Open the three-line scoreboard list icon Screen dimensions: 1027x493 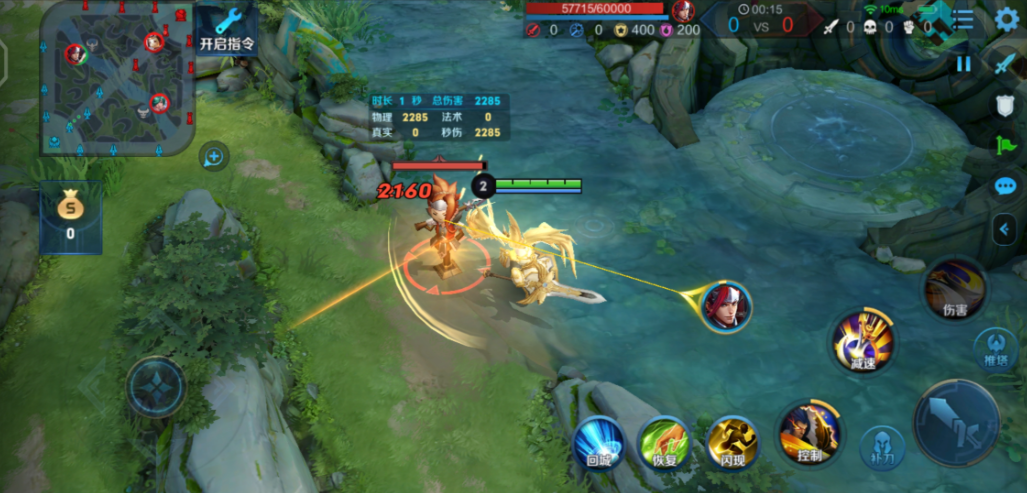[x=963, y=19]
